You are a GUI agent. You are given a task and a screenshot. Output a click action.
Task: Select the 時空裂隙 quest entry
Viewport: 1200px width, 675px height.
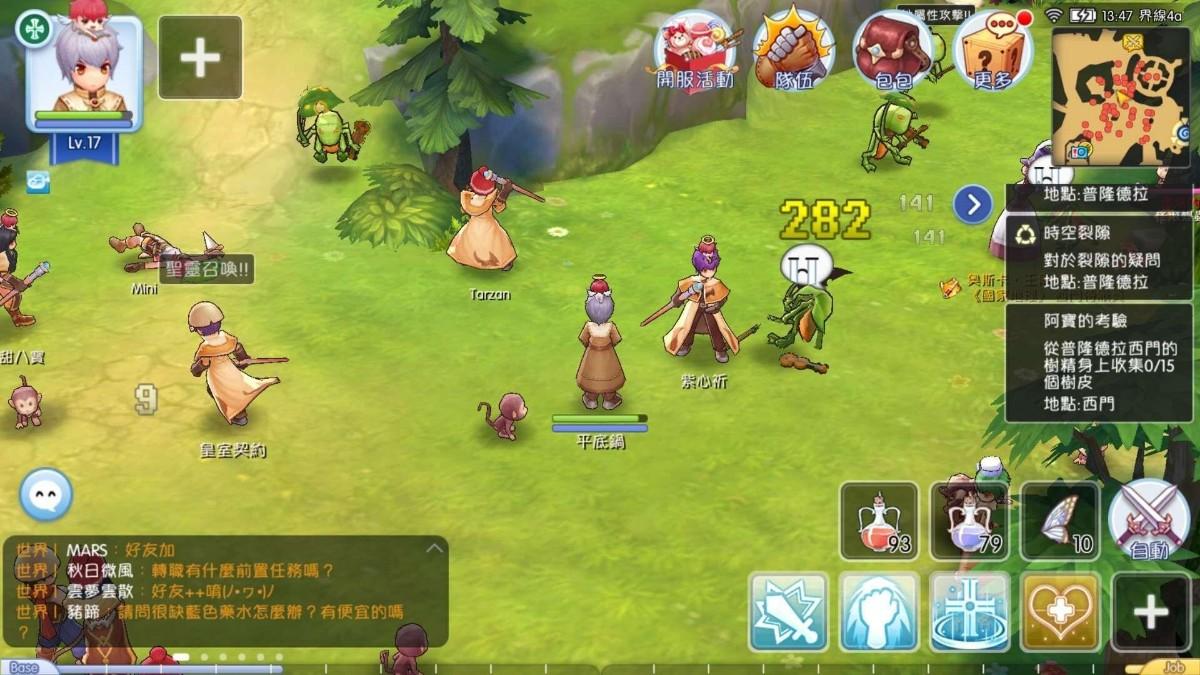pos(1098,258)
